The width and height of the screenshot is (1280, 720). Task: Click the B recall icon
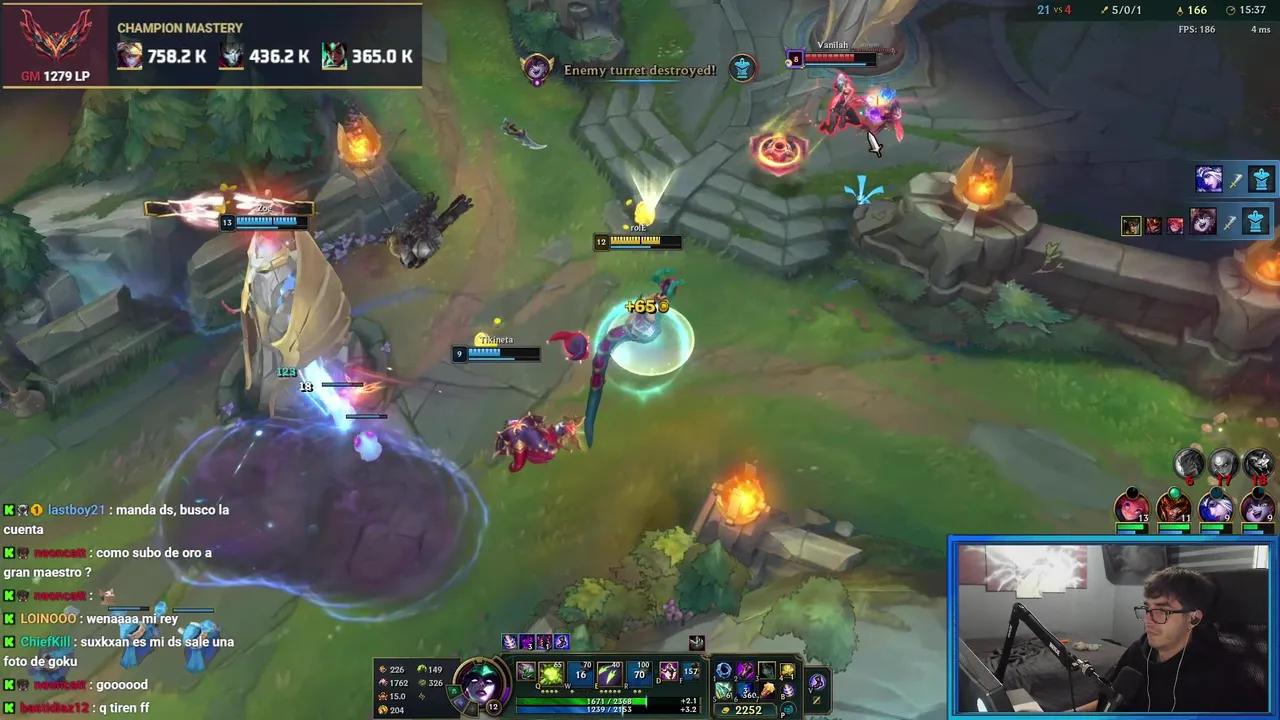point(791,690)
